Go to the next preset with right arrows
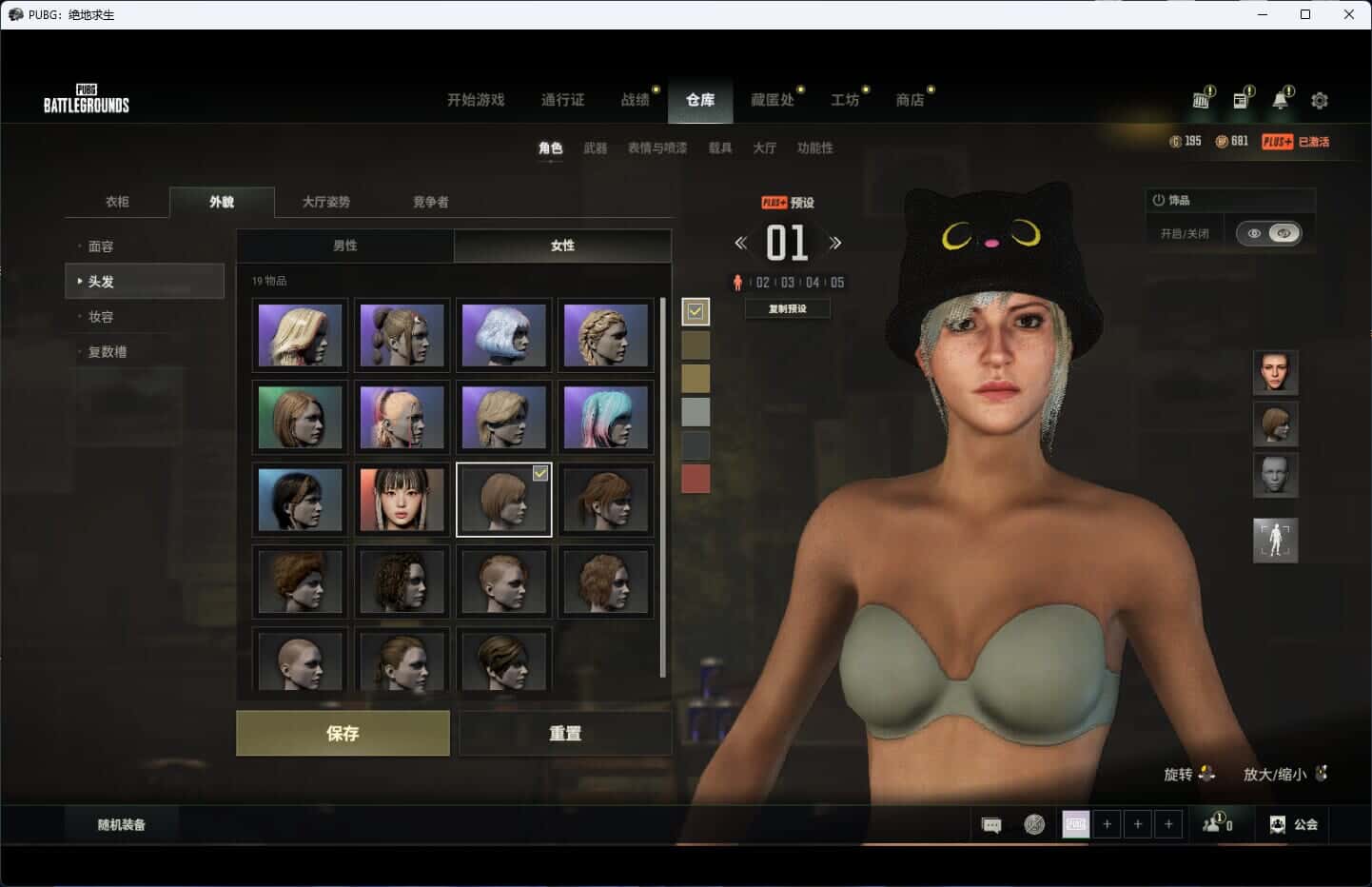Viewport: 1372px width, 887px height. pos(835,243)
